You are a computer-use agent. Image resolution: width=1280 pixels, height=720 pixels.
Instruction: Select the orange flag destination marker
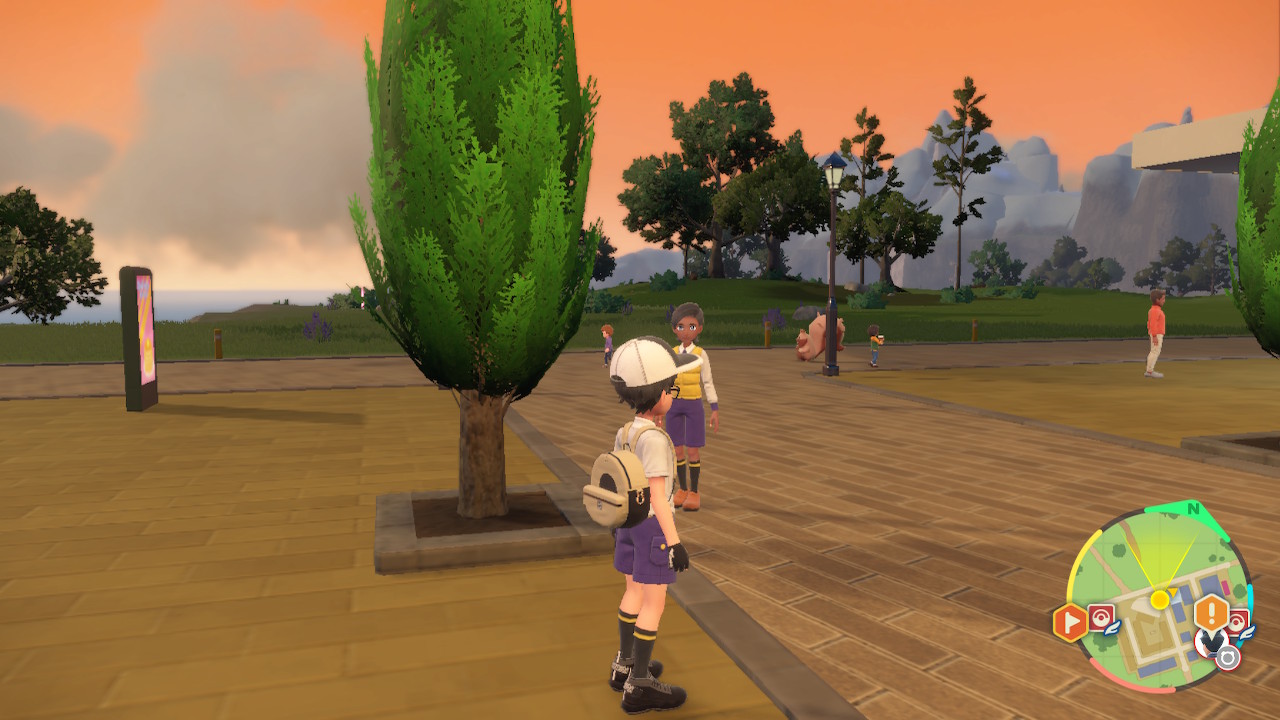pyautogui.click(x=1069, y=623)
